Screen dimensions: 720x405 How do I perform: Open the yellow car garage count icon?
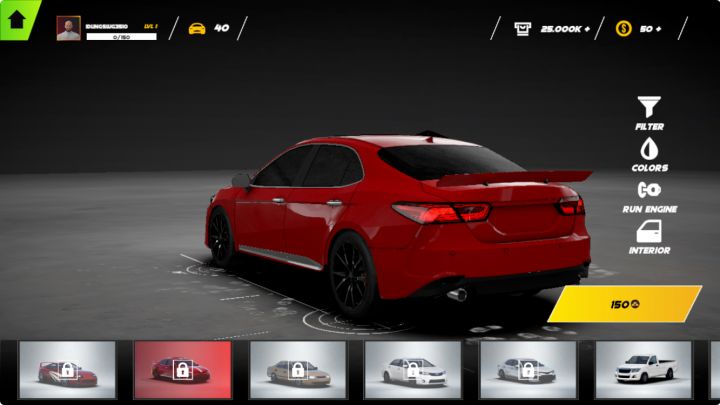[197, 28]
